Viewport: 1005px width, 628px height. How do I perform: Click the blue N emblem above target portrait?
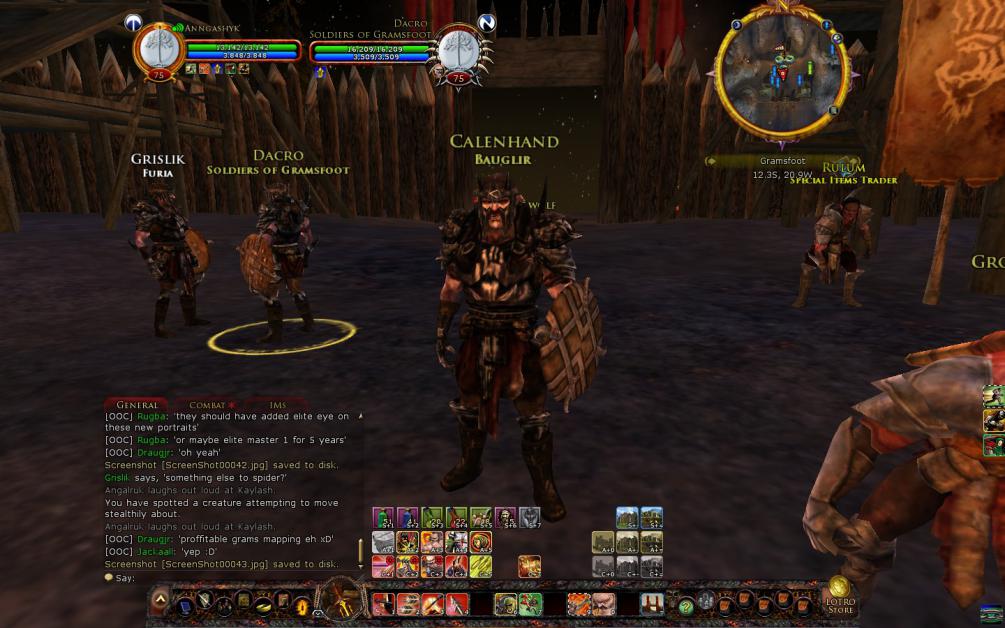click(x=487, y=22)
